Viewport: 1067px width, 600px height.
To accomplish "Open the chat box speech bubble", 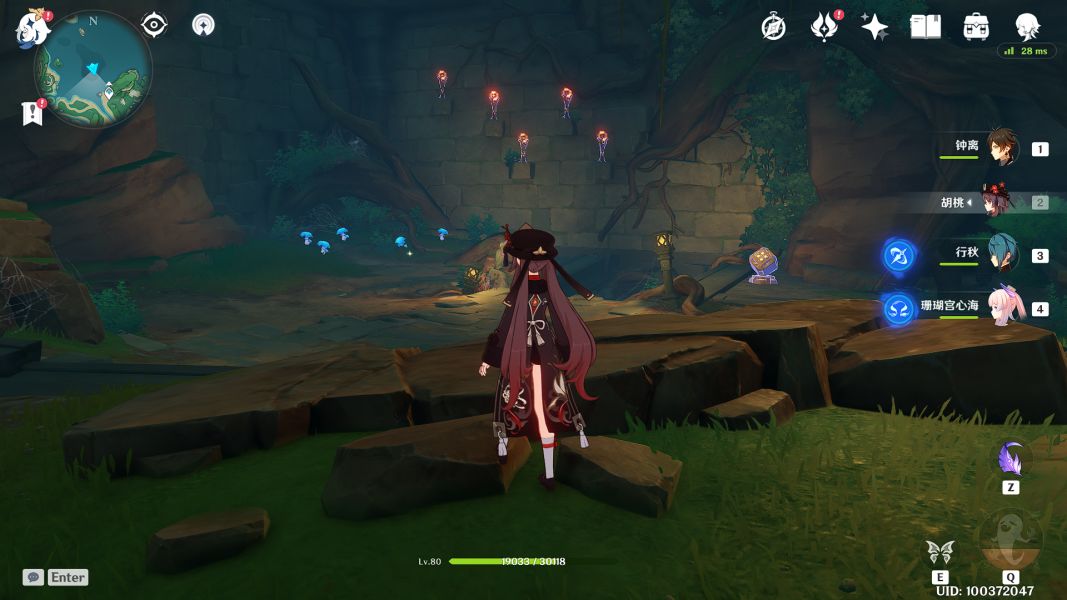I will point(33,577).
